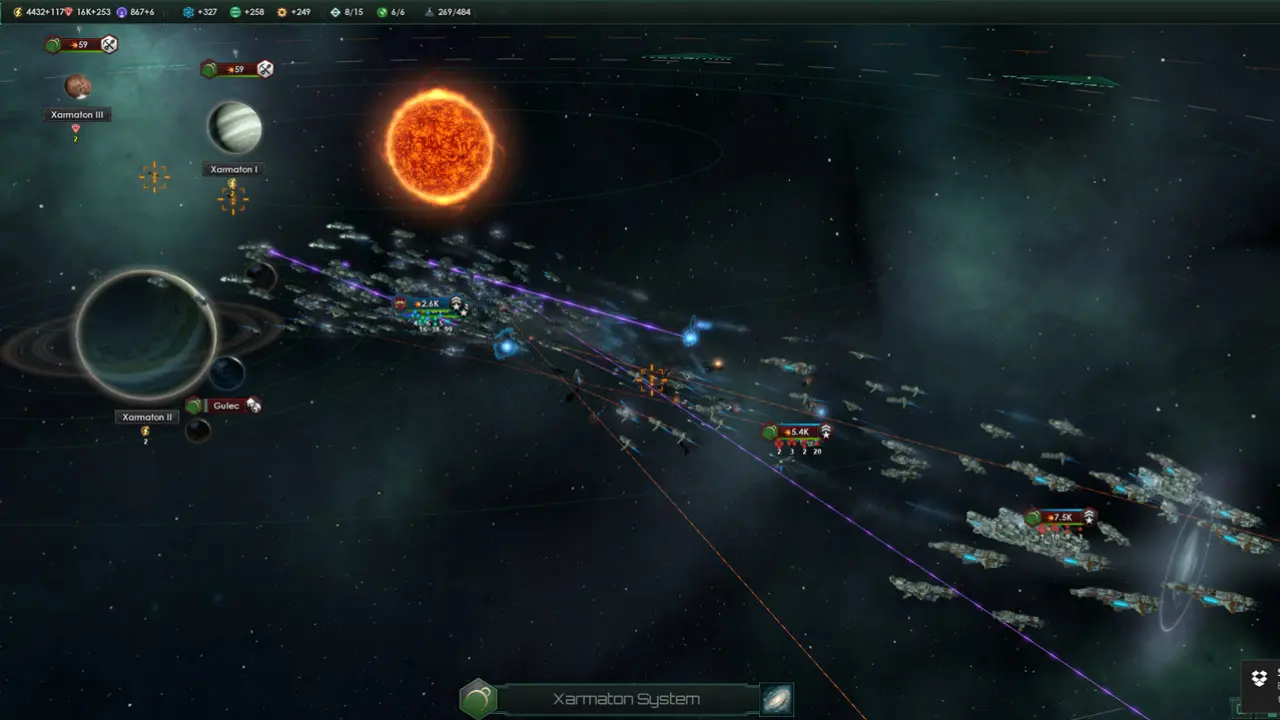
Task: Click the green society research icon
Action: tap(234, 10)
